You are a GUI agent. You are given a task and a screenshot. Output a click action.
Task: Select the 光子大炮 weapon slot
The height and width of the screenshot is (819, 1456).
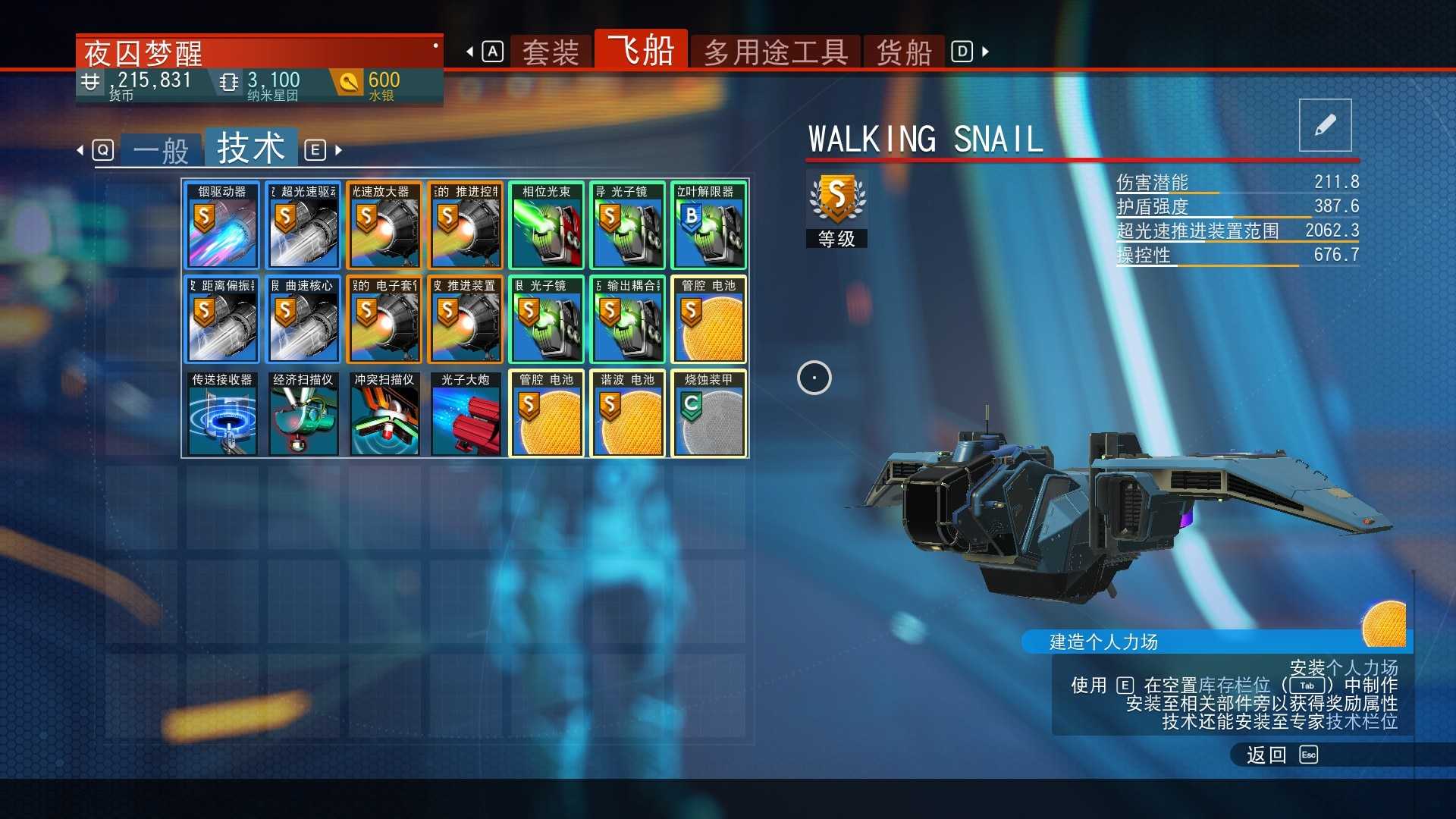pos(466,413)
